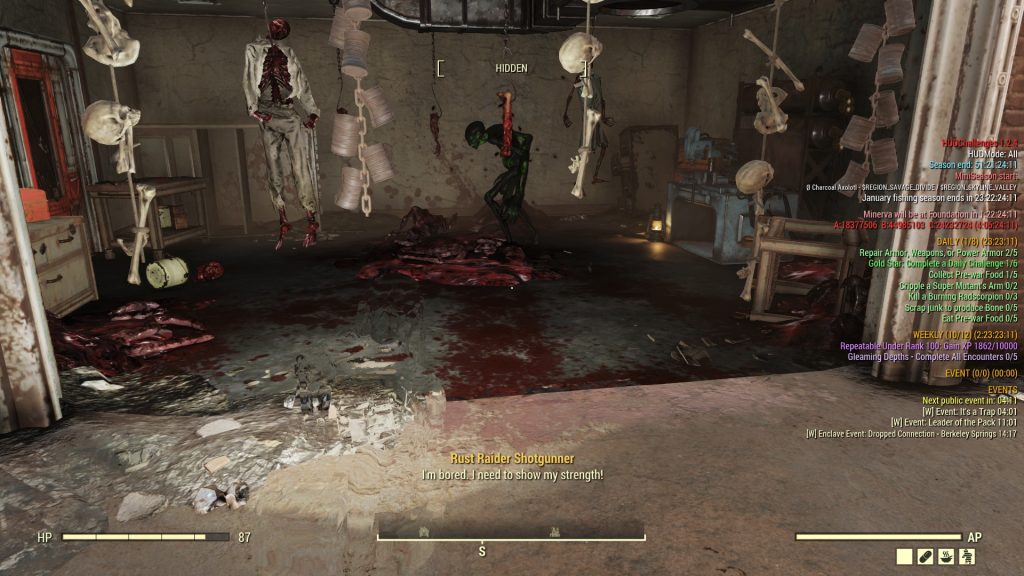The width and height of the screenshot is (1024, 576).
Task: Select the DAILY challenges header
Action: pos(977,242)
